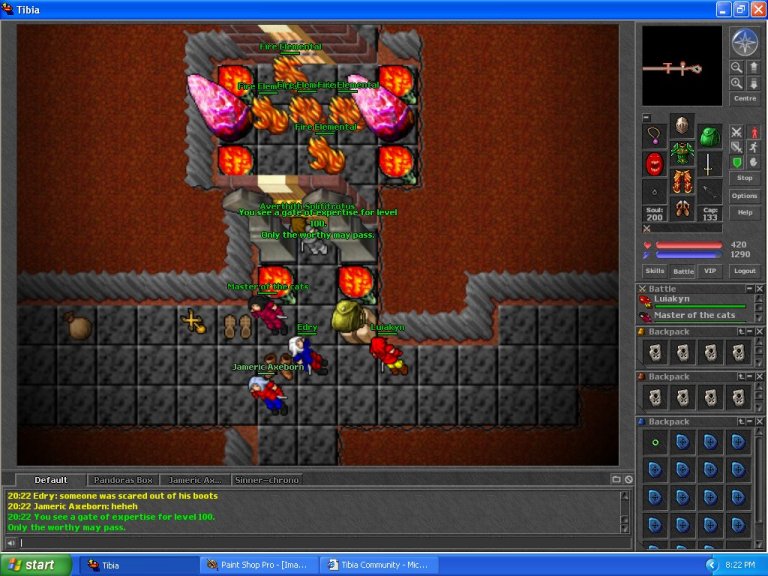Click the Centre button under the minimap
Image resolution: width=768 pixels, height=576 pixels.
[745, 98]
